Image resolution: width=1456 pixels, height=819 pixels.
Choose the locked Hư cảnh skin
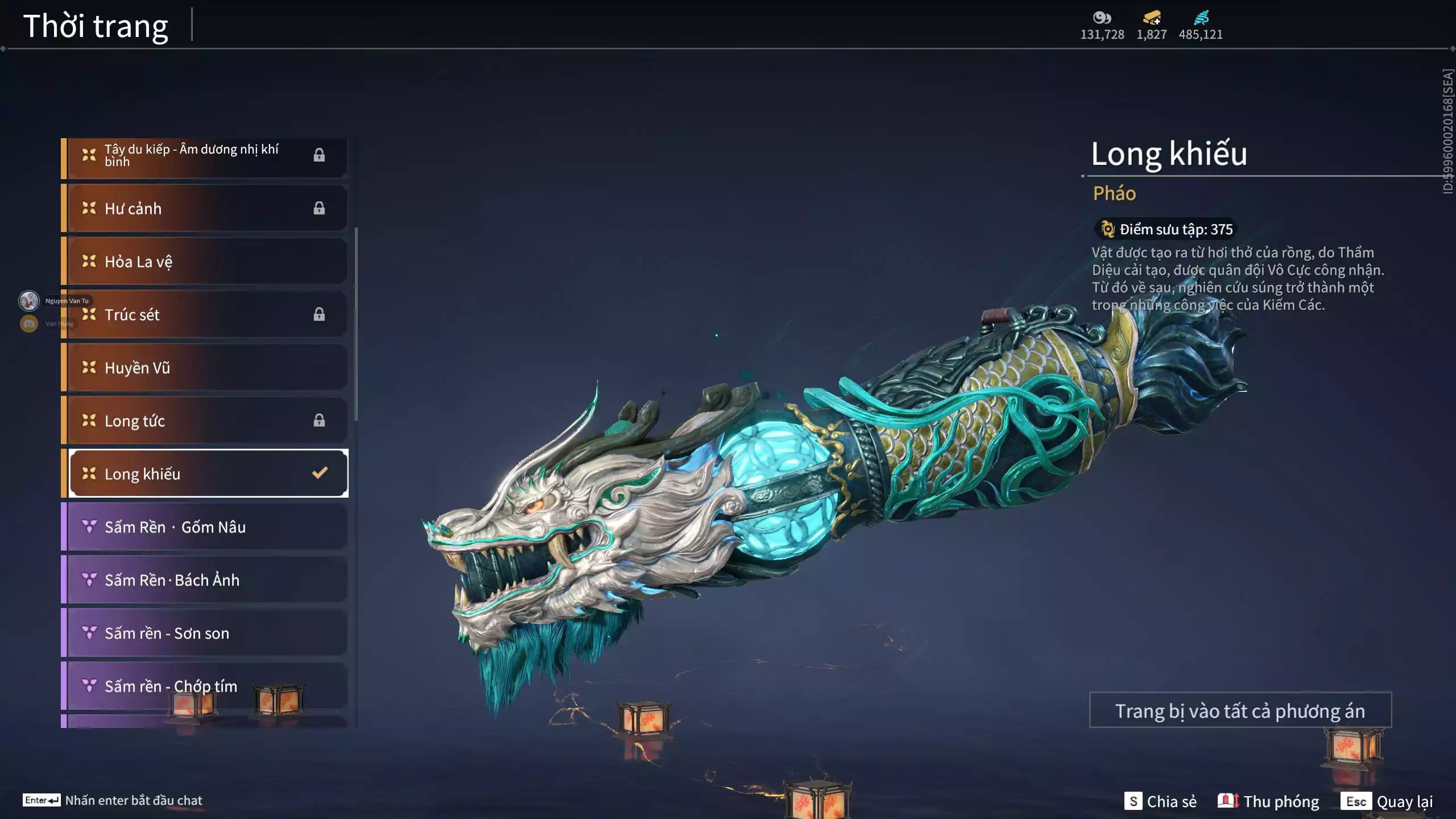pyautogui.click(x=205, y=208)
